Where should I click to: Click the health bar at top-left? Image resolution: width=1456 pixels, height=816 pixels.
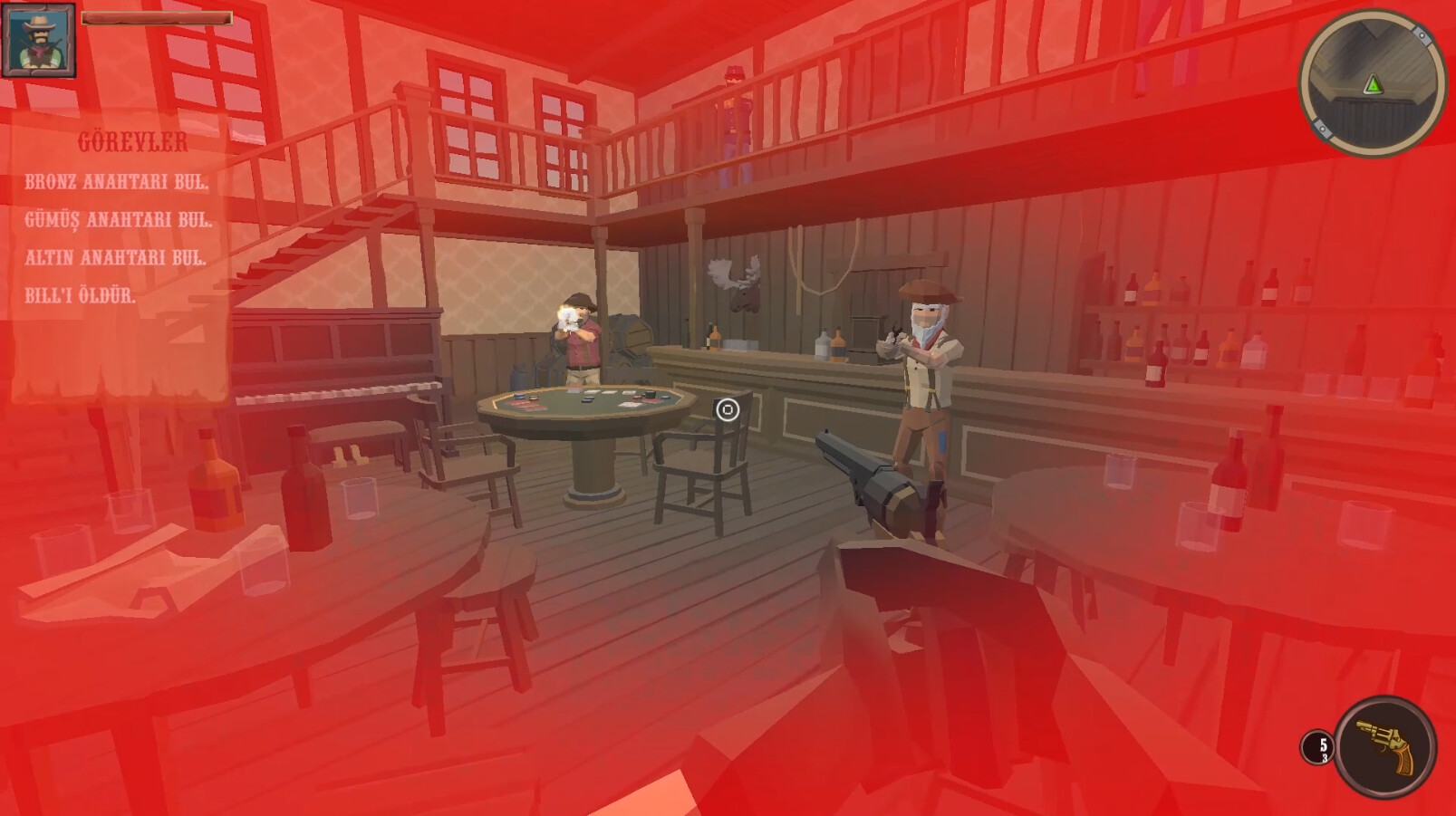tap(156, 15)
